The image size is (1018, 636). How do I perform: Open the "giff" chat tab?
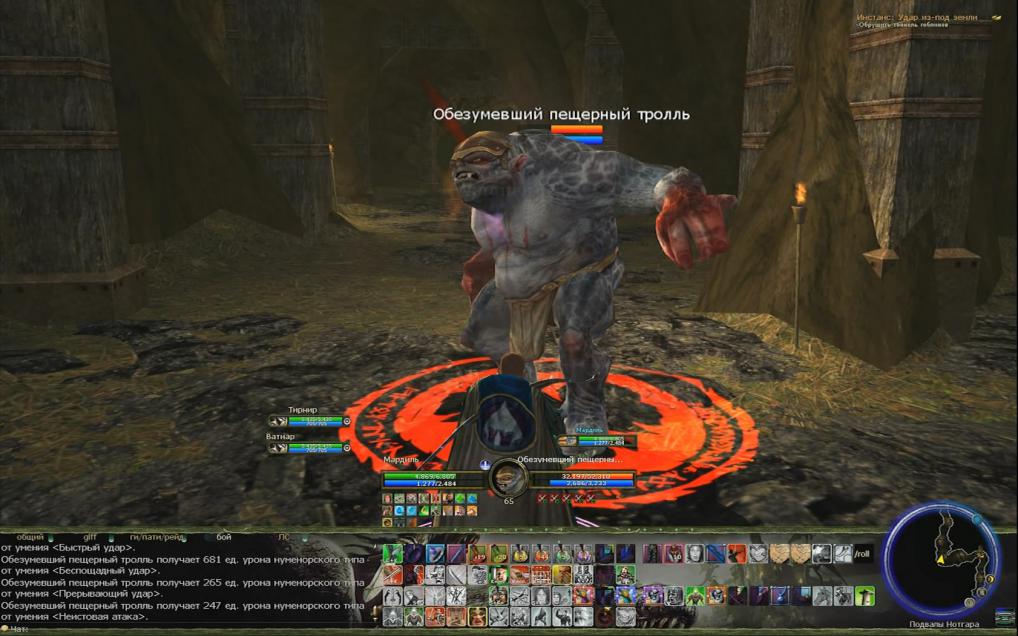click(90, 537)
